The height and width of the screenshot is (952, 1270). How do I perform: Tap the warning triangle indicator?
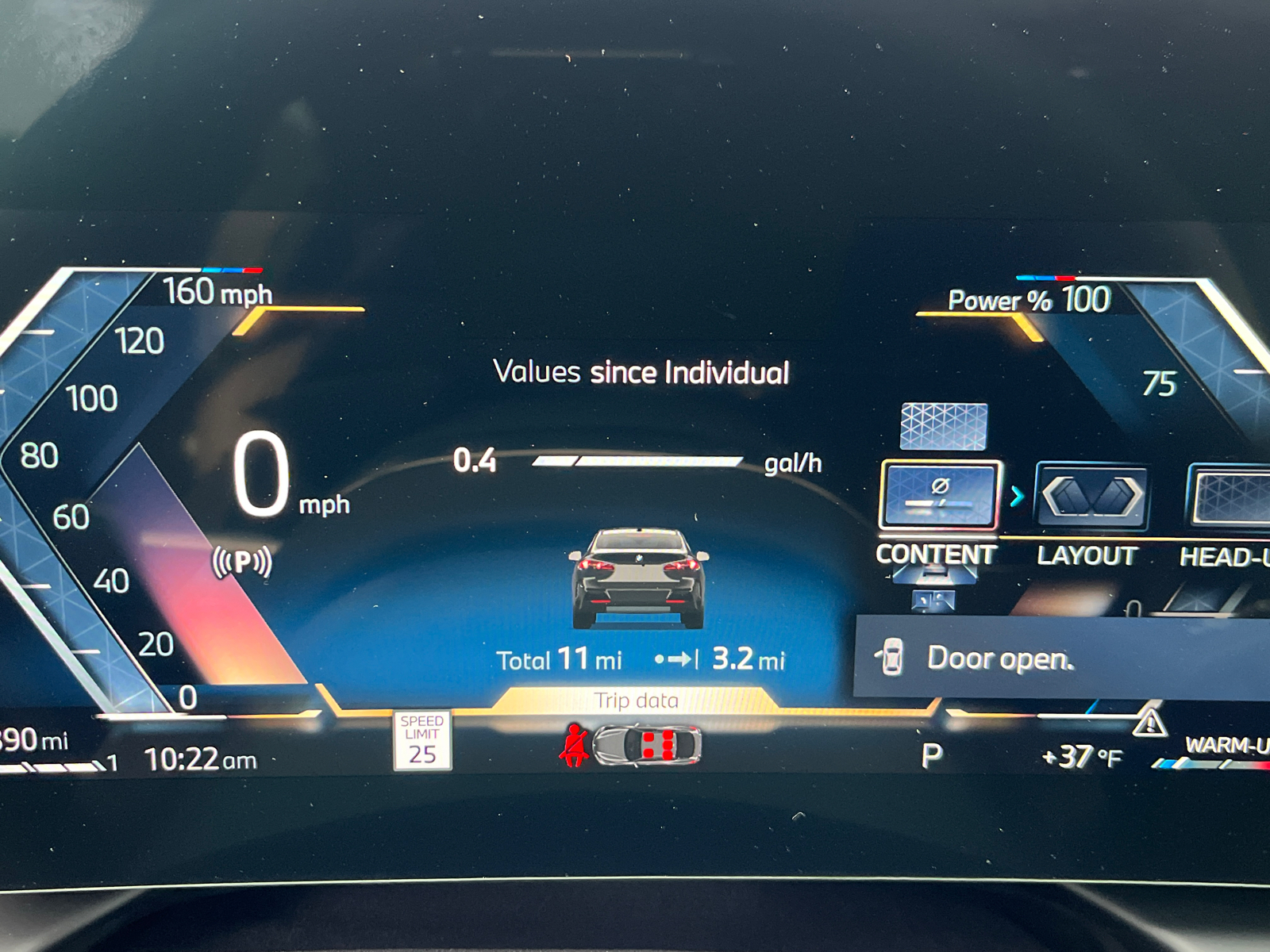click(1149, 724)
